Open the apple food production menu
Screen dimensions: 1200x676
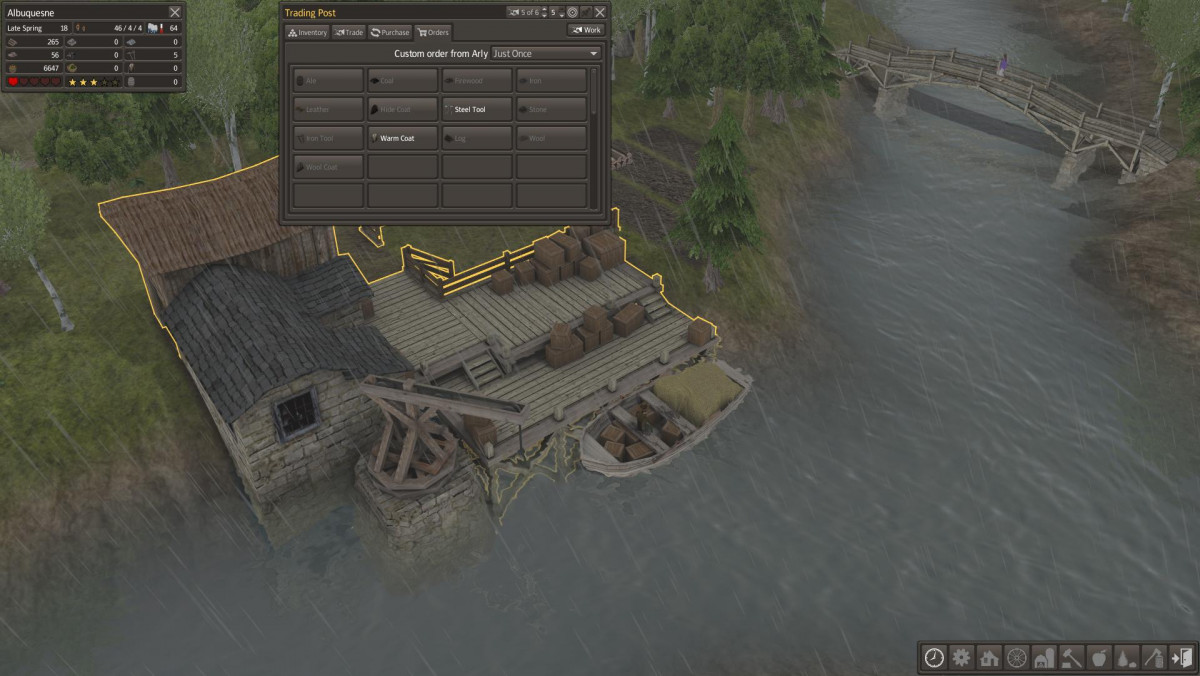click(x=1099, y=657)
